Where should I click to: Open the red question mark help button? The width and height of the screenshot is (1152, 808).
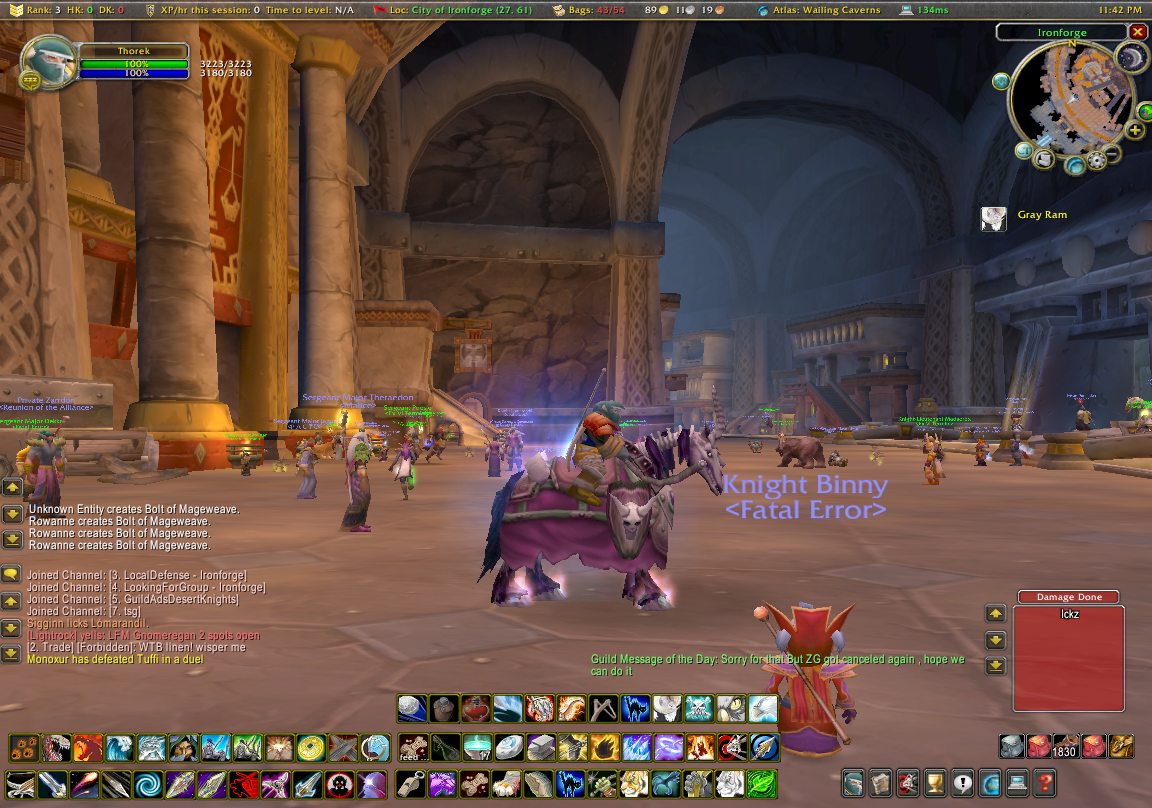click(1043, 783)
